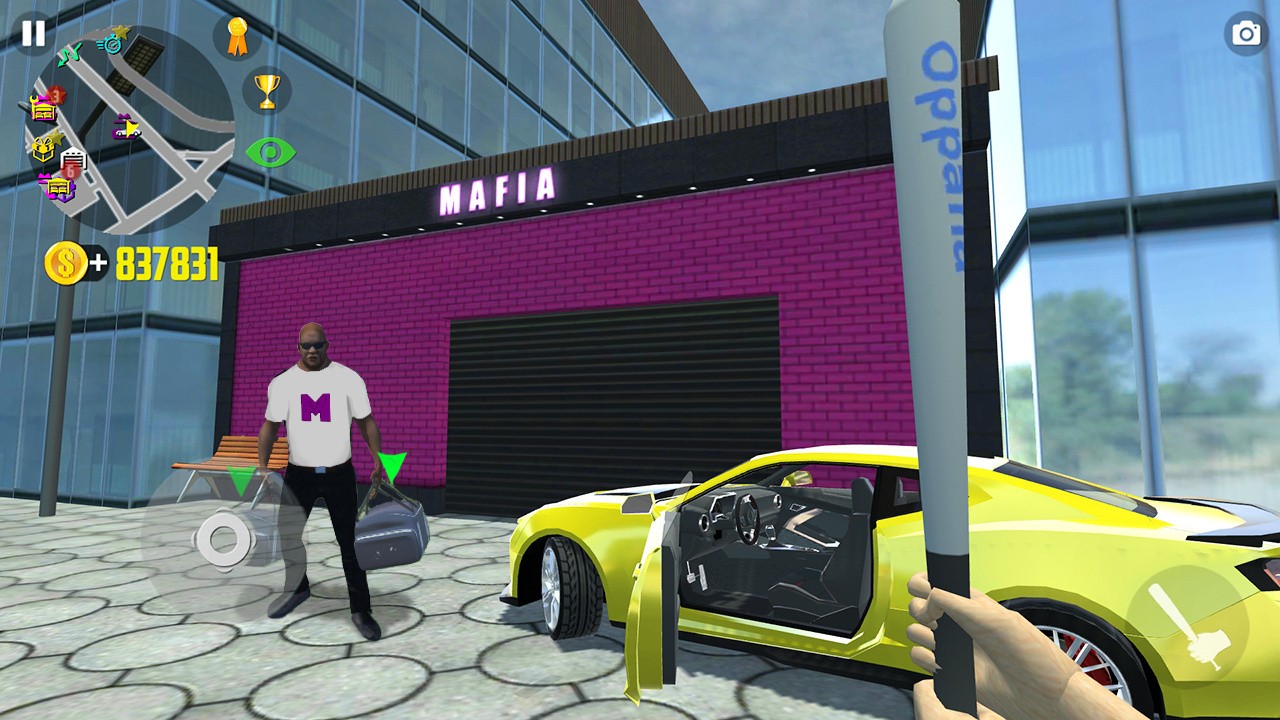This screenshot has width=1280, height=720.
Task: Tap the stopwatch race marker on minimap
Action: point(112,45)
